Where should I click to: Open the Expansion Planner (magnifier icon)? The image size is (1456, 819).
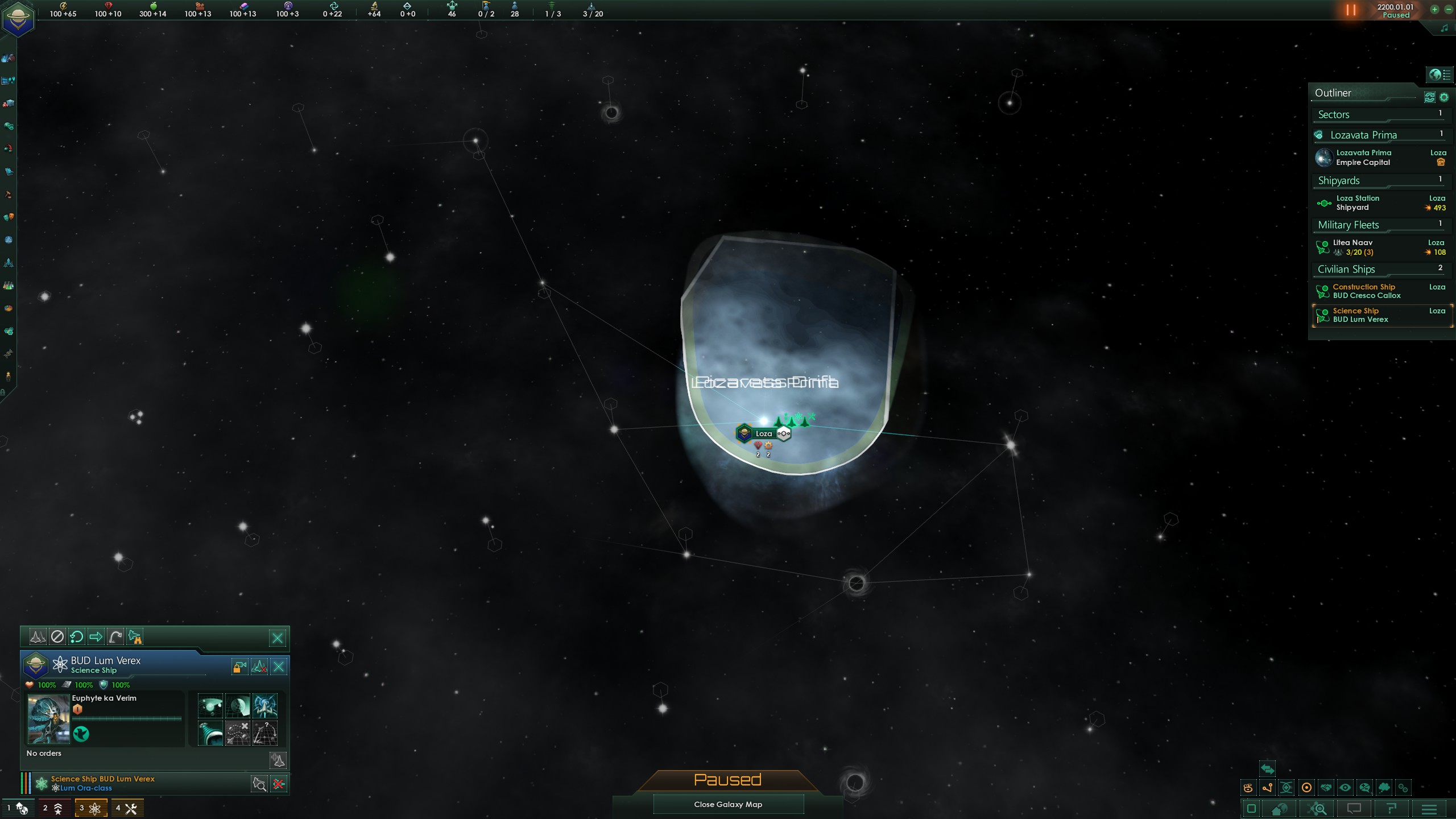pos(1317,810)
